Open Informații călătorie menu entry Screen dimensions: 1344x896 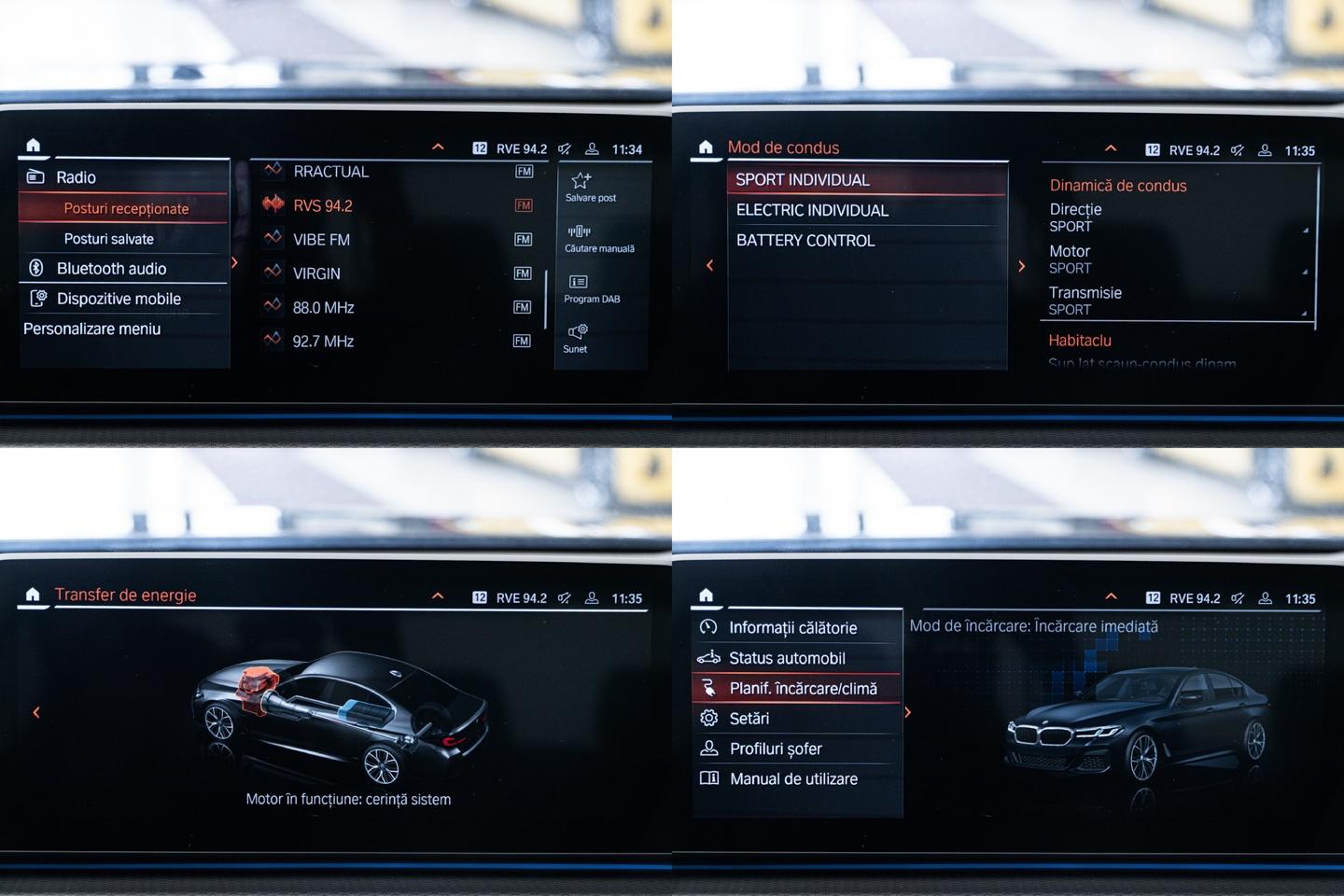(792, 628)
